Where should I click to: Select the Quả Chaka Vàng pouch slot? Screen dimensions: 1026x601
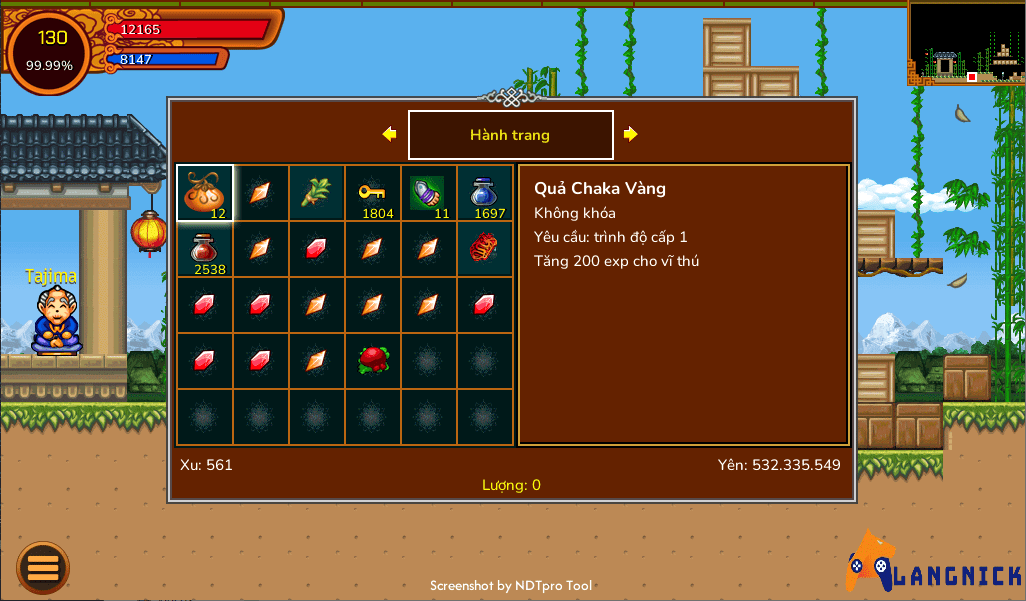[205, 193]
